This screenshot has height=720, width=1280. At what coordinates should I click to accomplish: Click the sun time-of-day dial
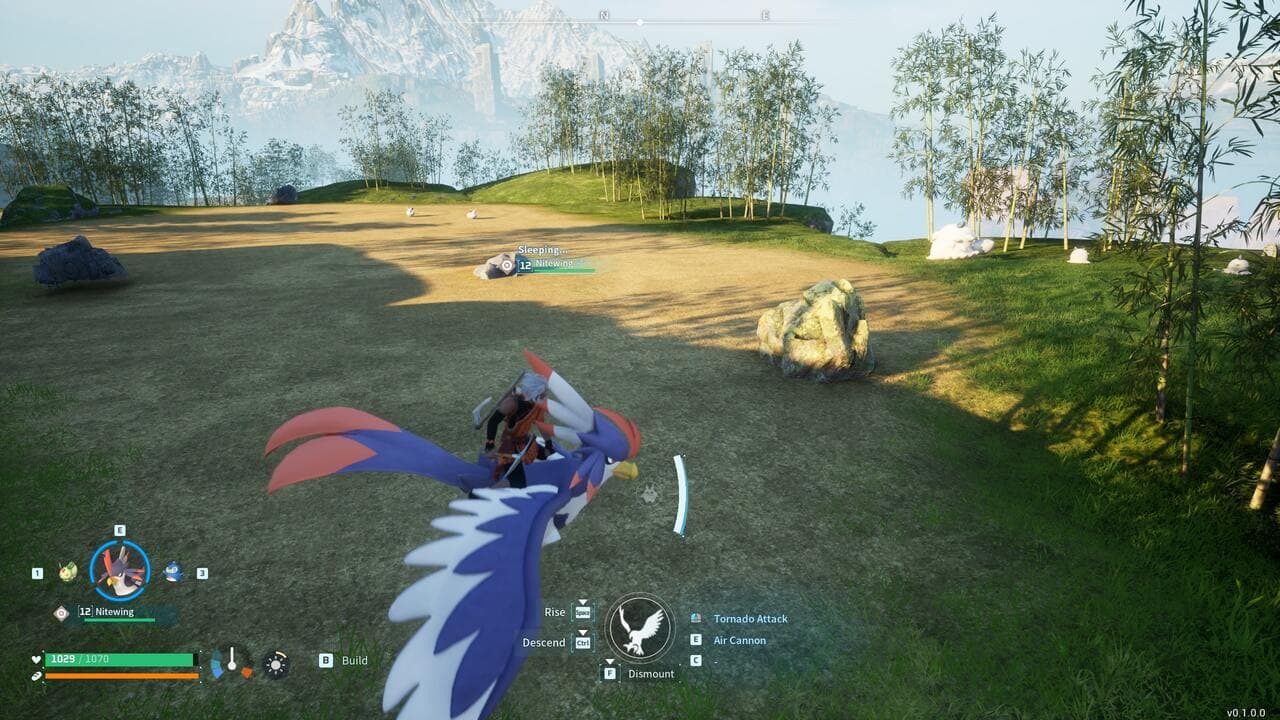click(276, 664)
